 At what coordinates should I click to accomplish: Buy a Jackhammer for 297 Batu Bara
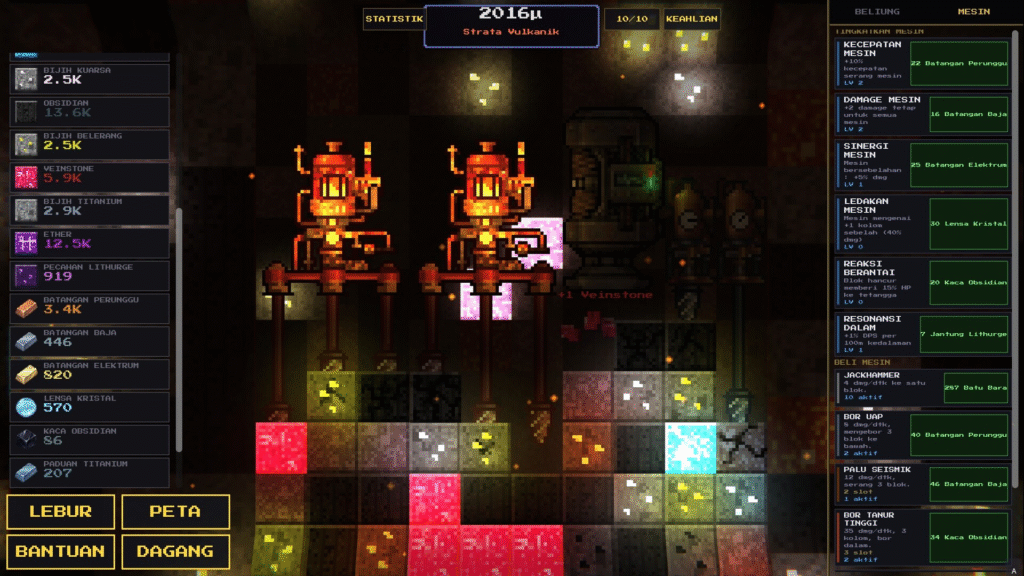point(976,387)
